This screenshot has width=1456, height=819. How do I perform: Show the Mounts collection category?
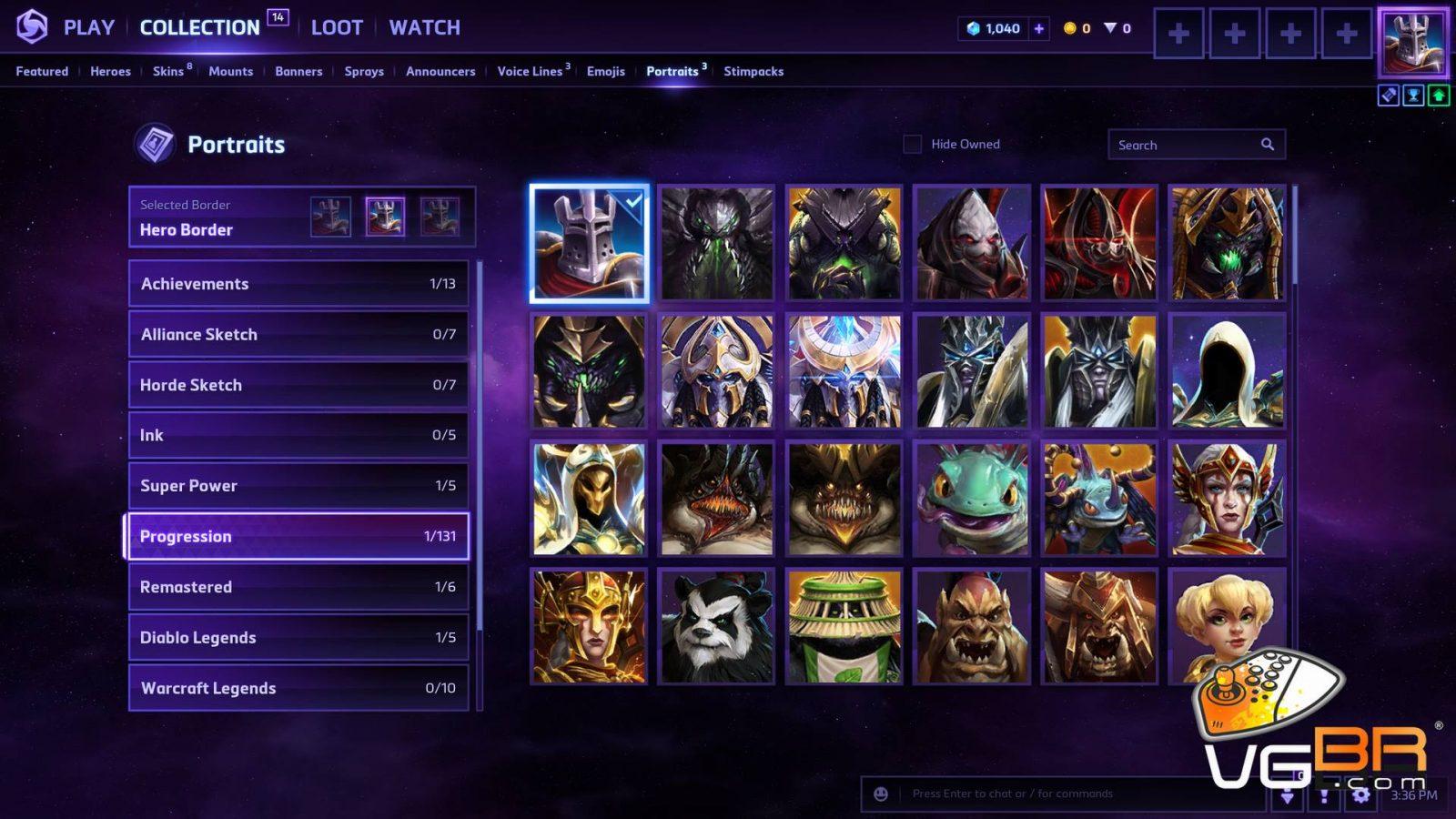click(x=230, y=71)
